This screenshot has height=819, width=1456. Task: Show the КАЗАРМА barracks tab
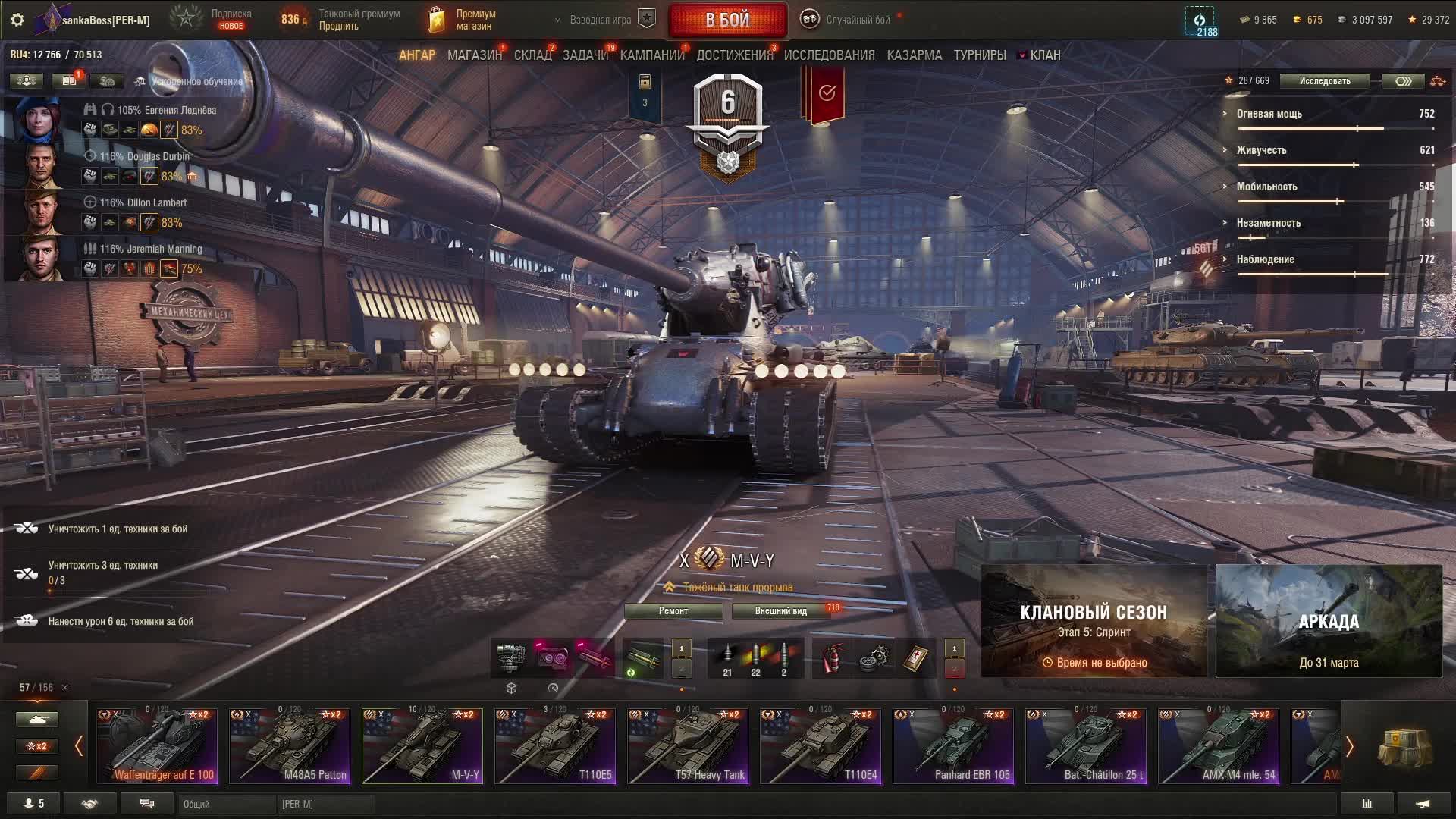914,55
